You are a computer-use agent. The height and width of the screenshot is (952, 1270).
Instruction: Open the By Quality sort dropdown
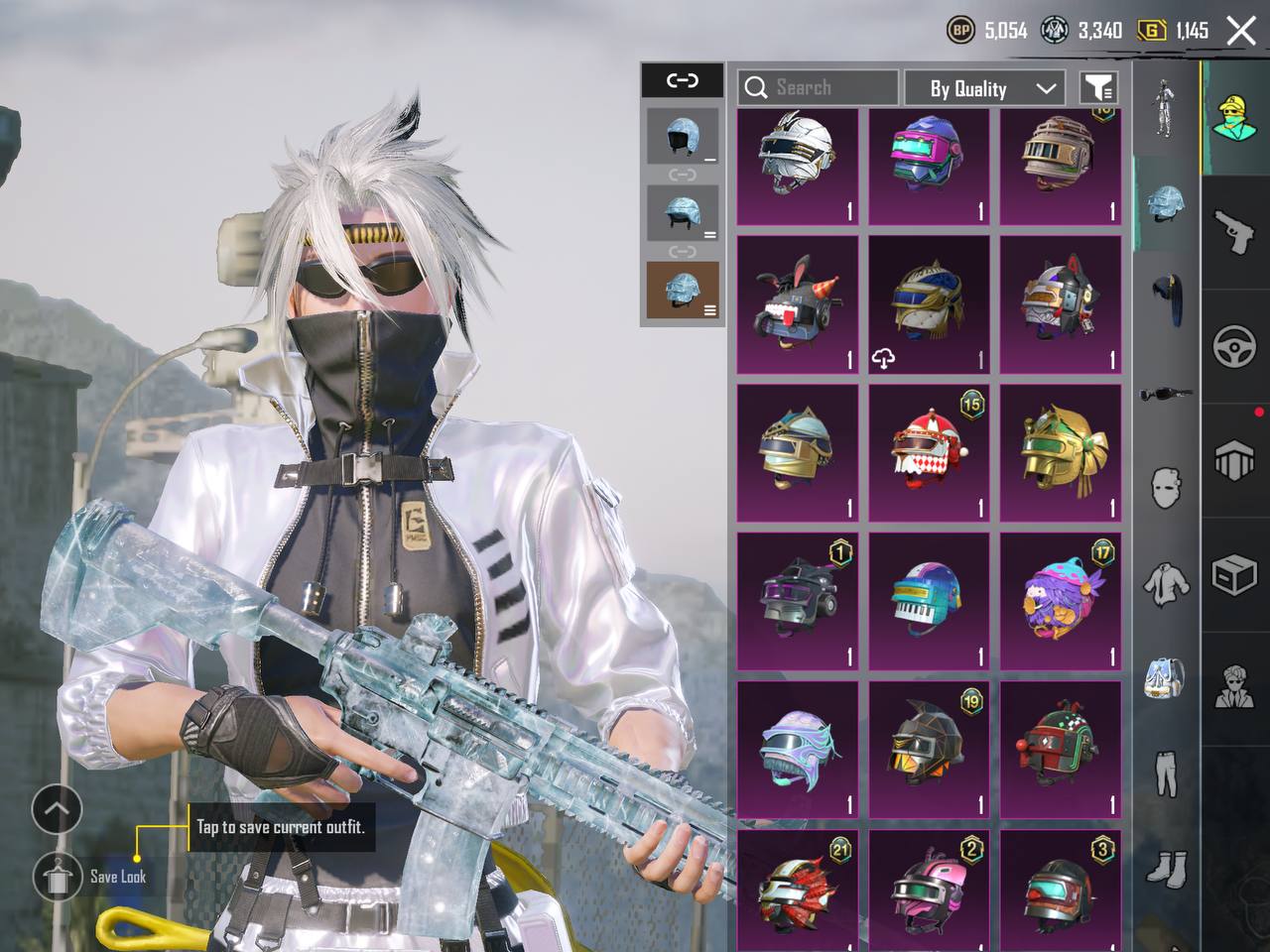pyautogui.click(x=984, y=88)
